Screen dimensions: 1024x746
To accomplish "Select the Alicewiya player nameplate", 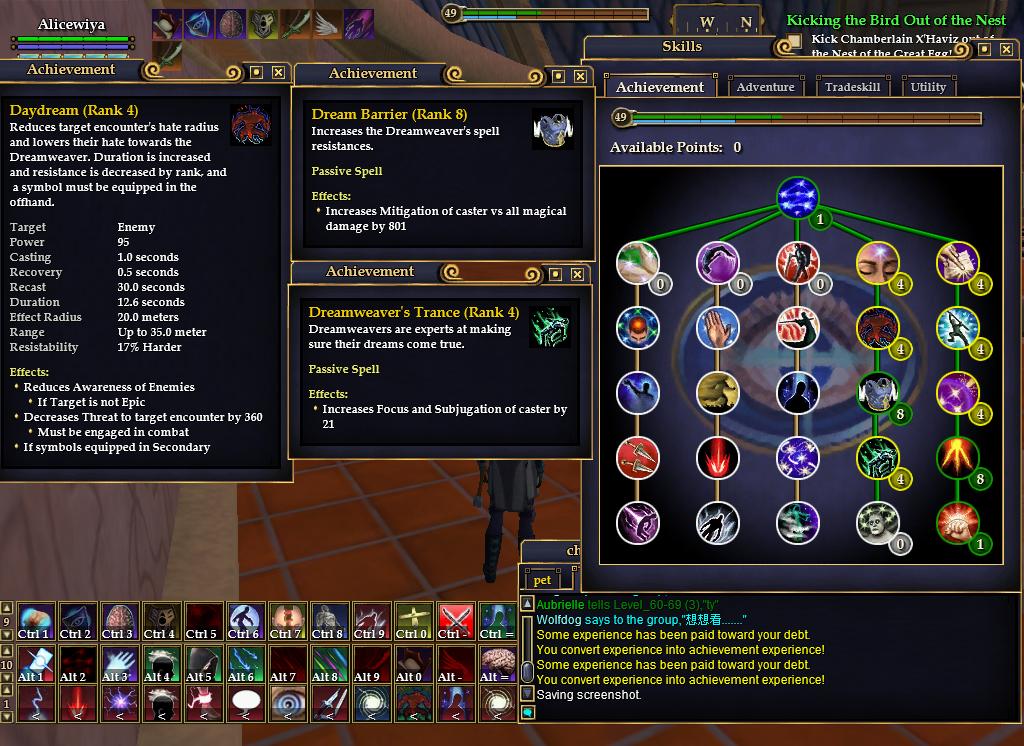I will point(71,24).
